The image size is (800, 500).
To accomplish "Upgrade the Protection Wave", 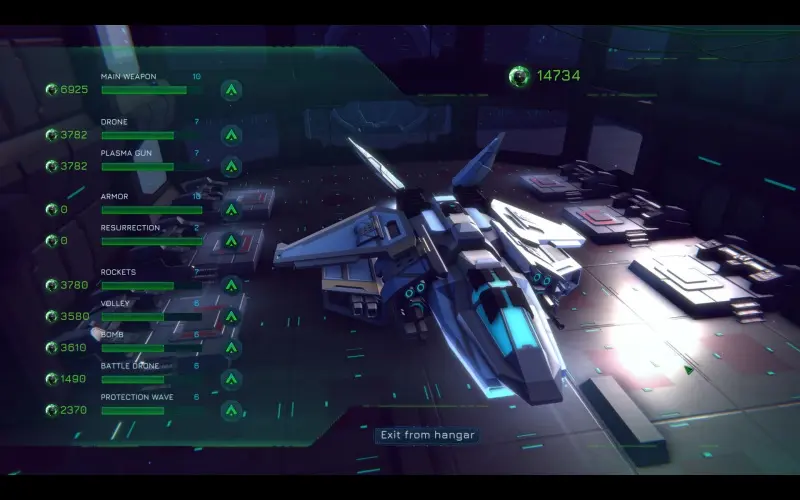I will [x=231, y=410].
